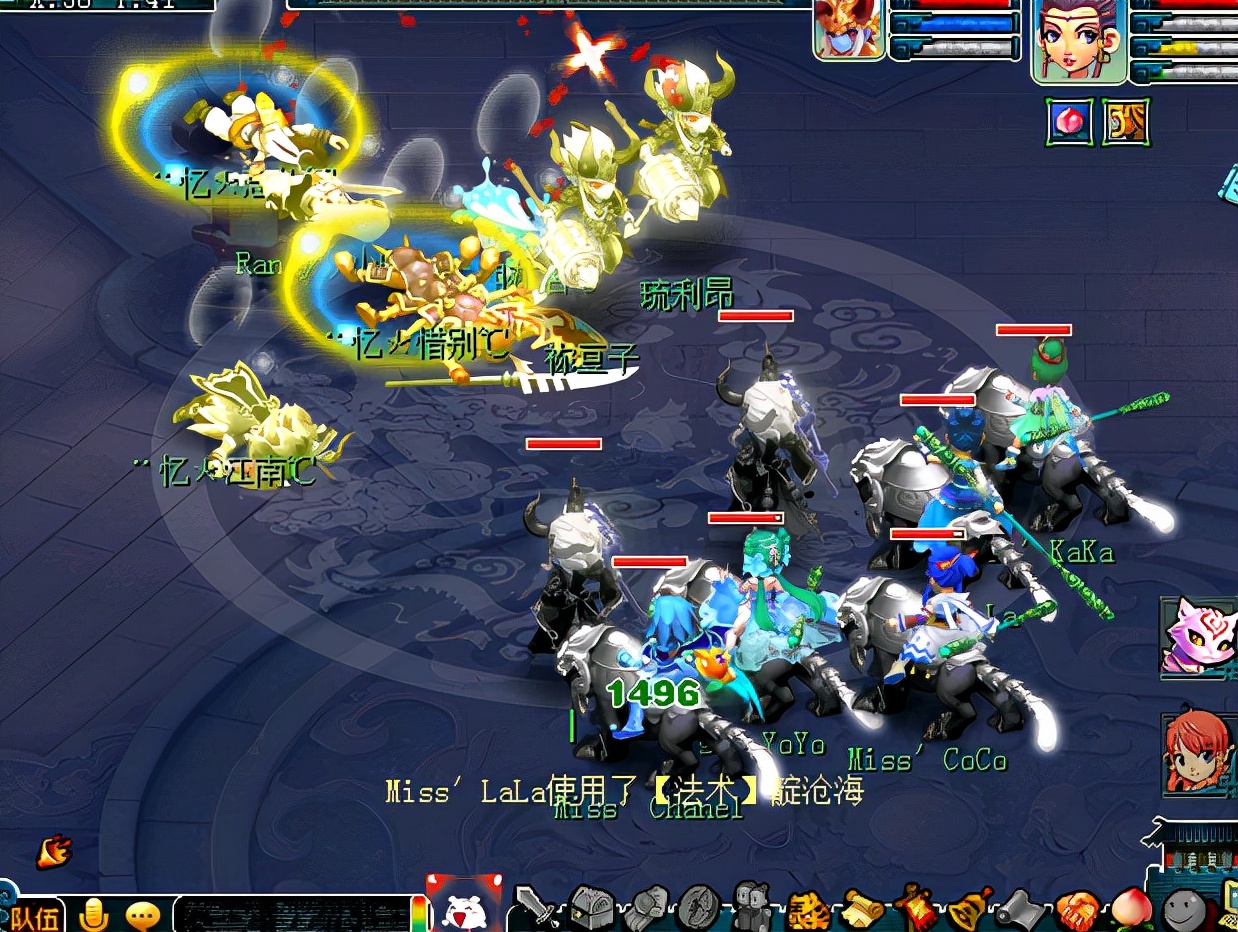Open the 队伍 team panel

37,915
